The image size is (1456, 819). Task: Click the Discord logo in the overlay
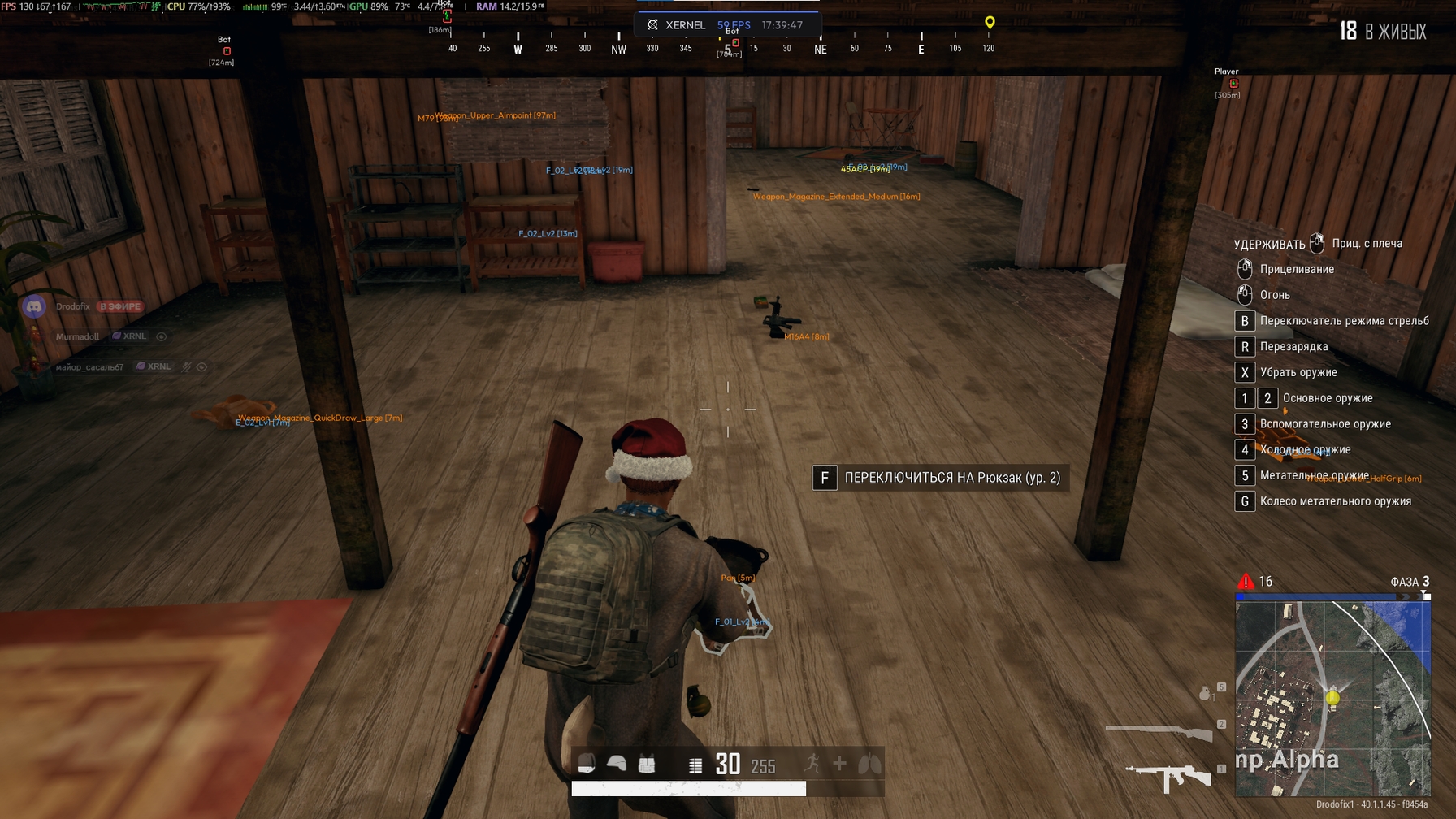coord(33,306)
